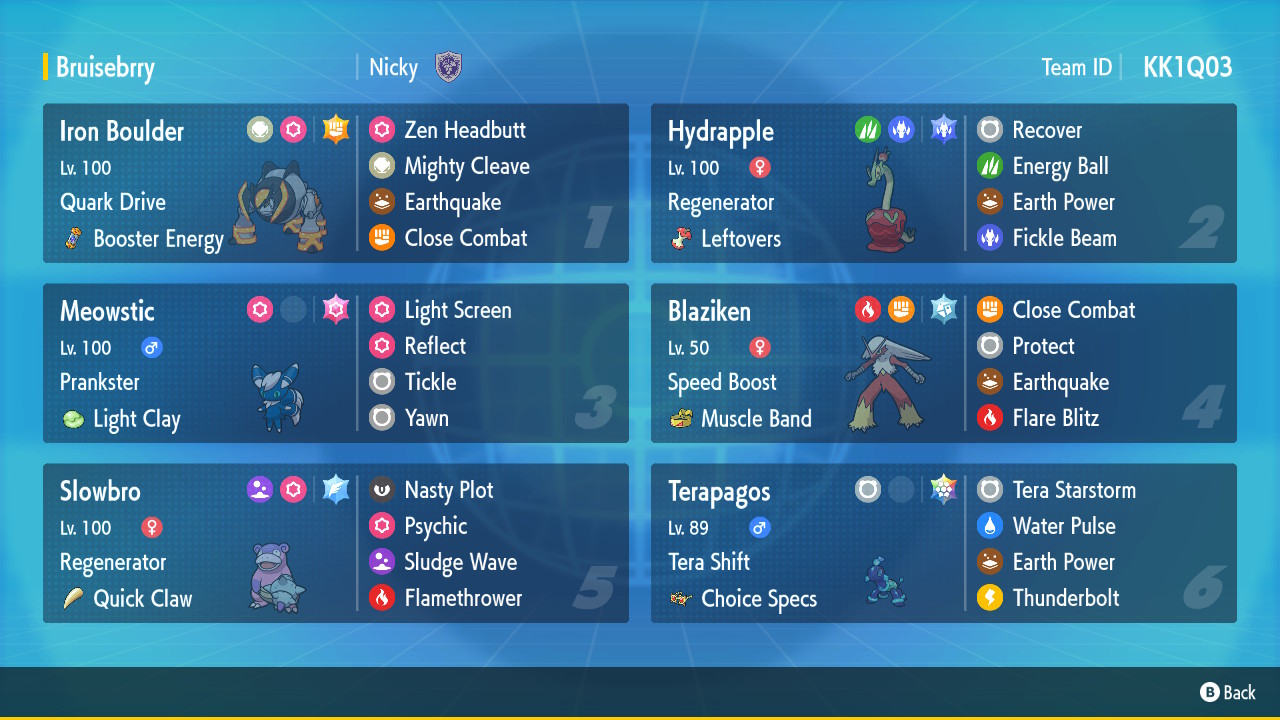Select the Iron Boulder team card
Viewport: 1280px width, 720px height.
[335, 183]
